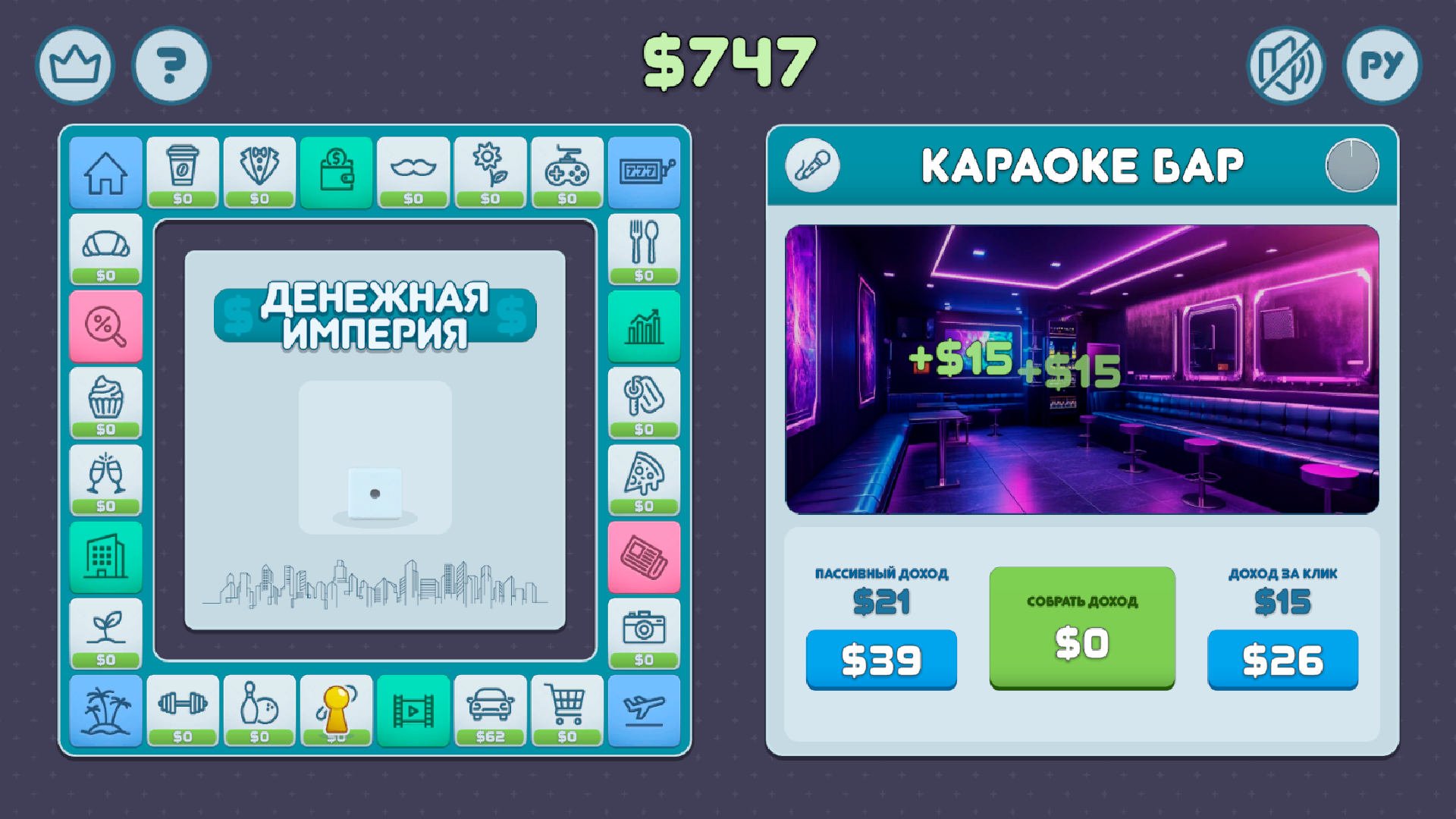Open the airplane corner tile
1456x819 pixels.
click(644, 711)
